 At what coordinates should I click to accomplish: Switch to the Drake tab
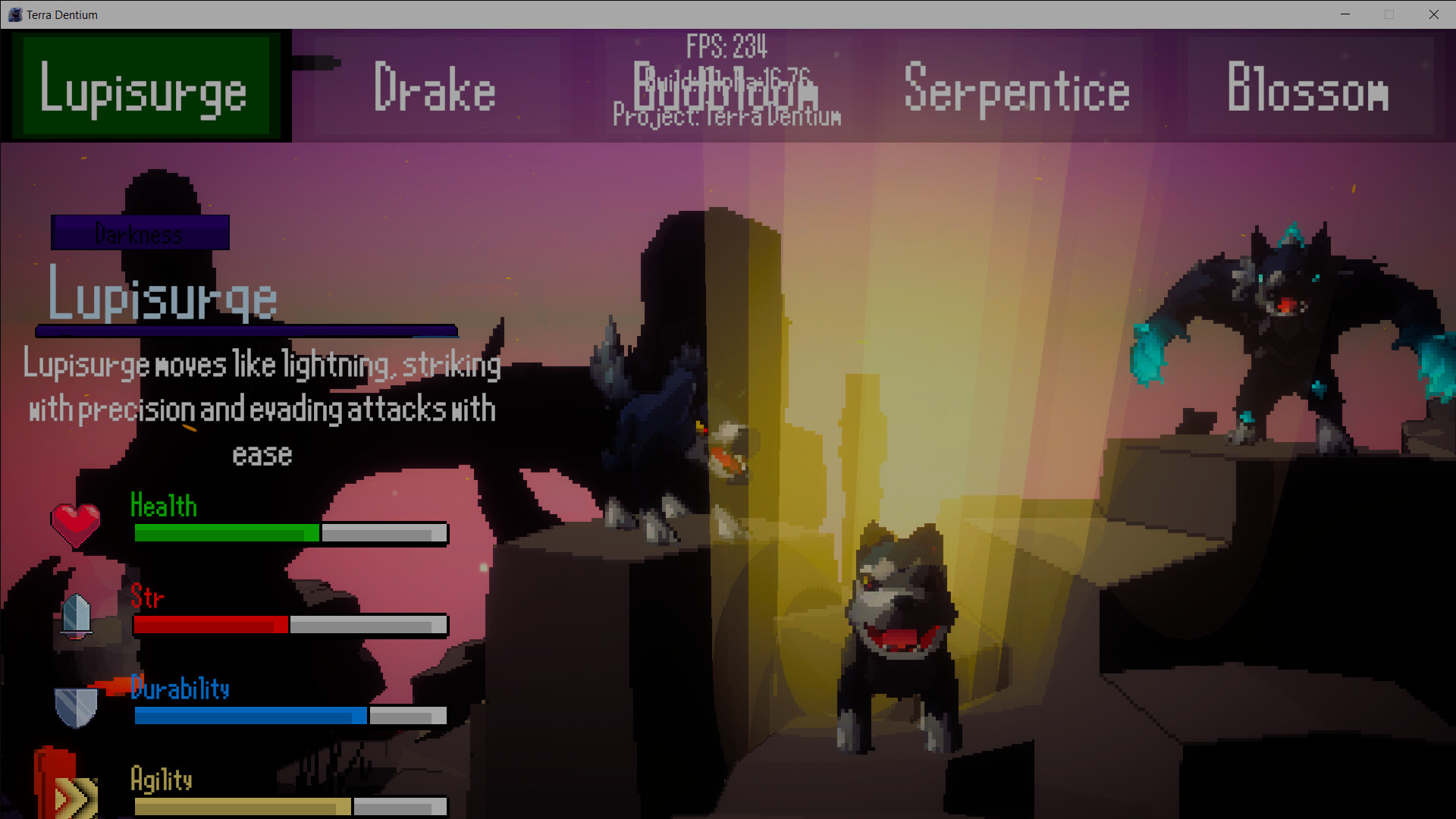435,87
